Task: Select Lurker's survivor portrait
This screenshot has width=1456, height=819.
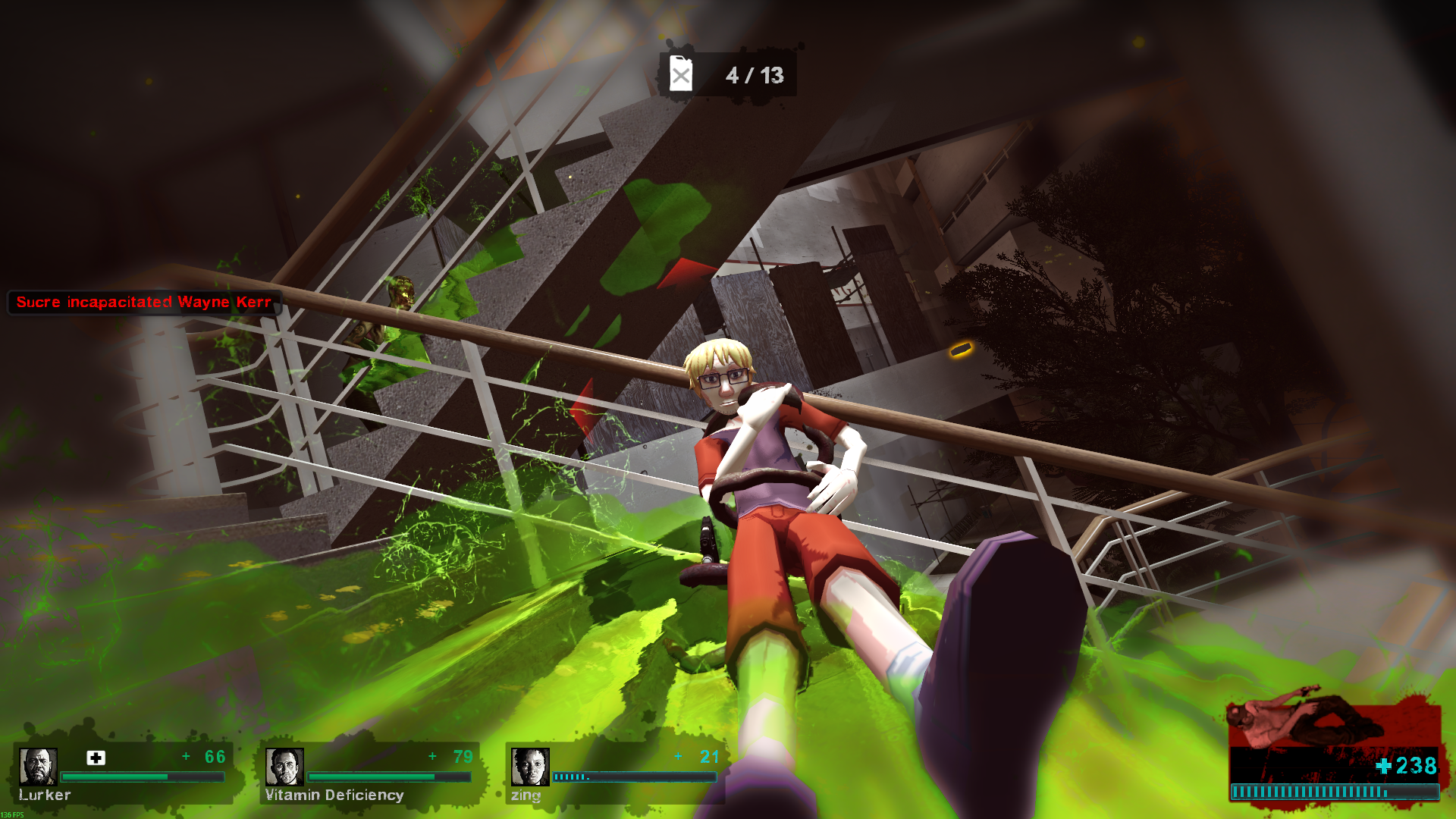Action: tap(38, 767)
